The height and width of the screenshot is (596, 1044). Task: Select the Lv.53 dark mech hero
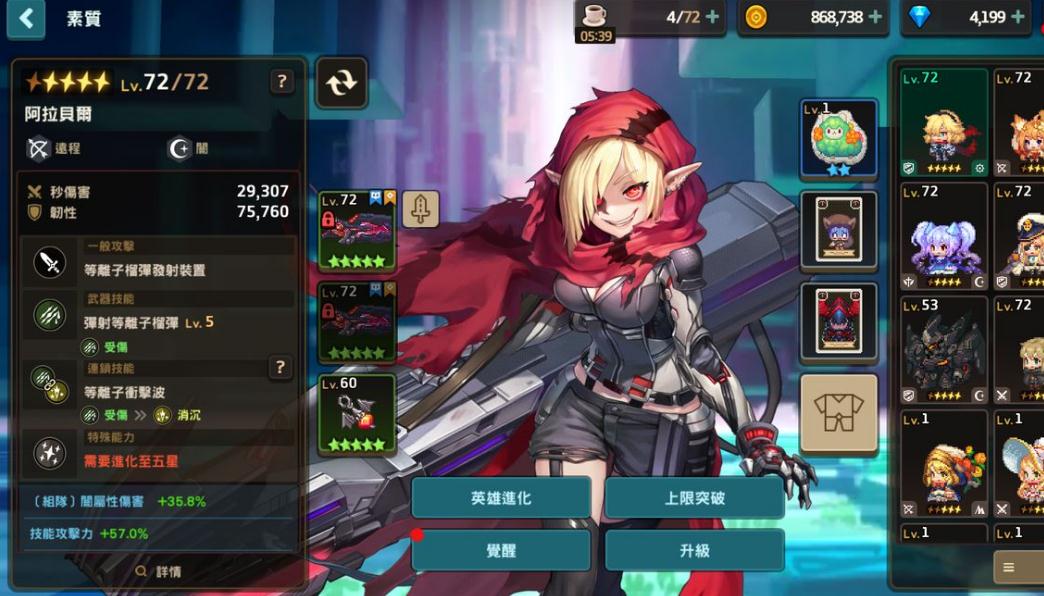943,349
